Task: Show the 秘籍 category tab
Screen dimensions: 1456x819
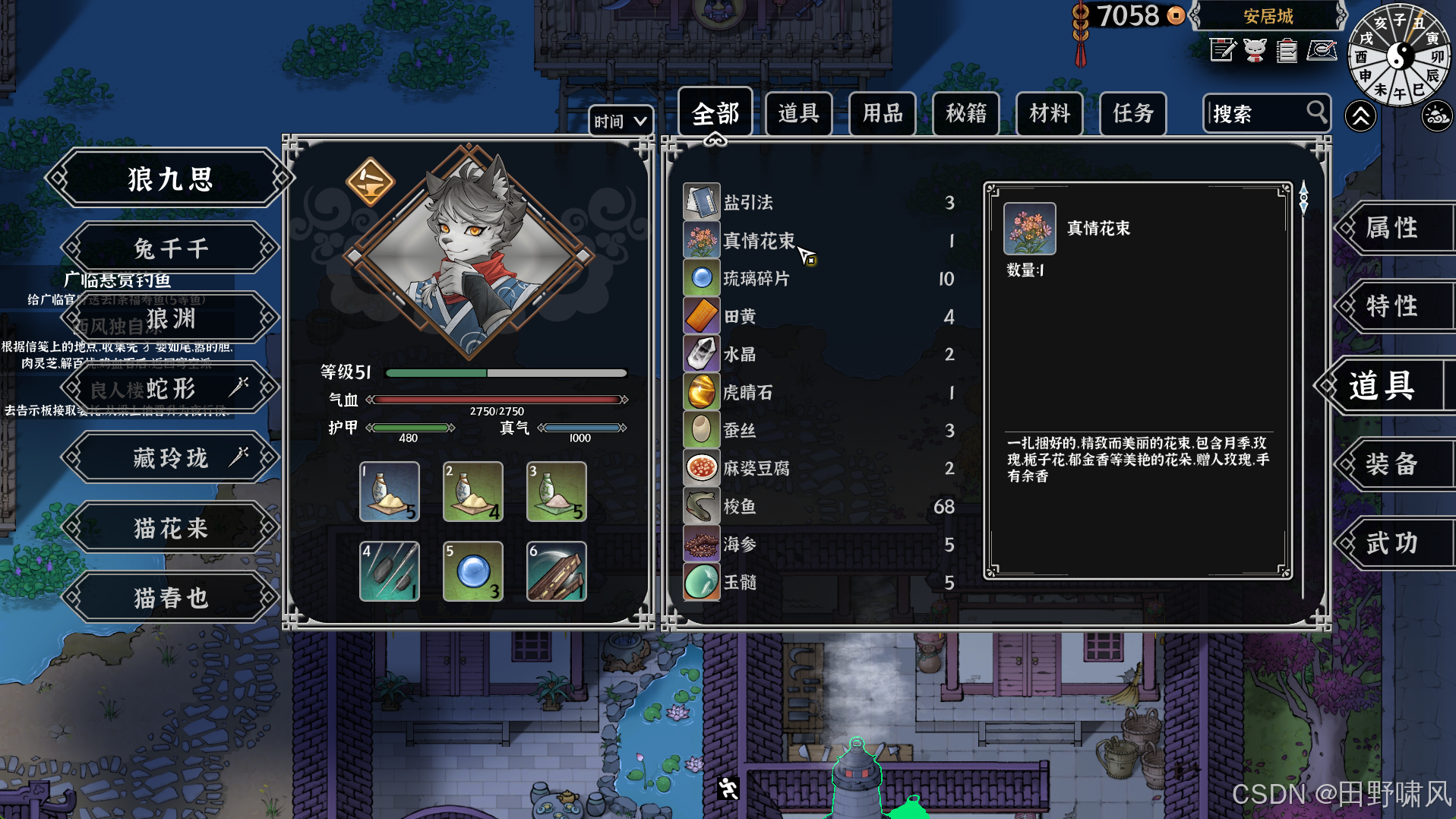Action: tap(965, 114)
